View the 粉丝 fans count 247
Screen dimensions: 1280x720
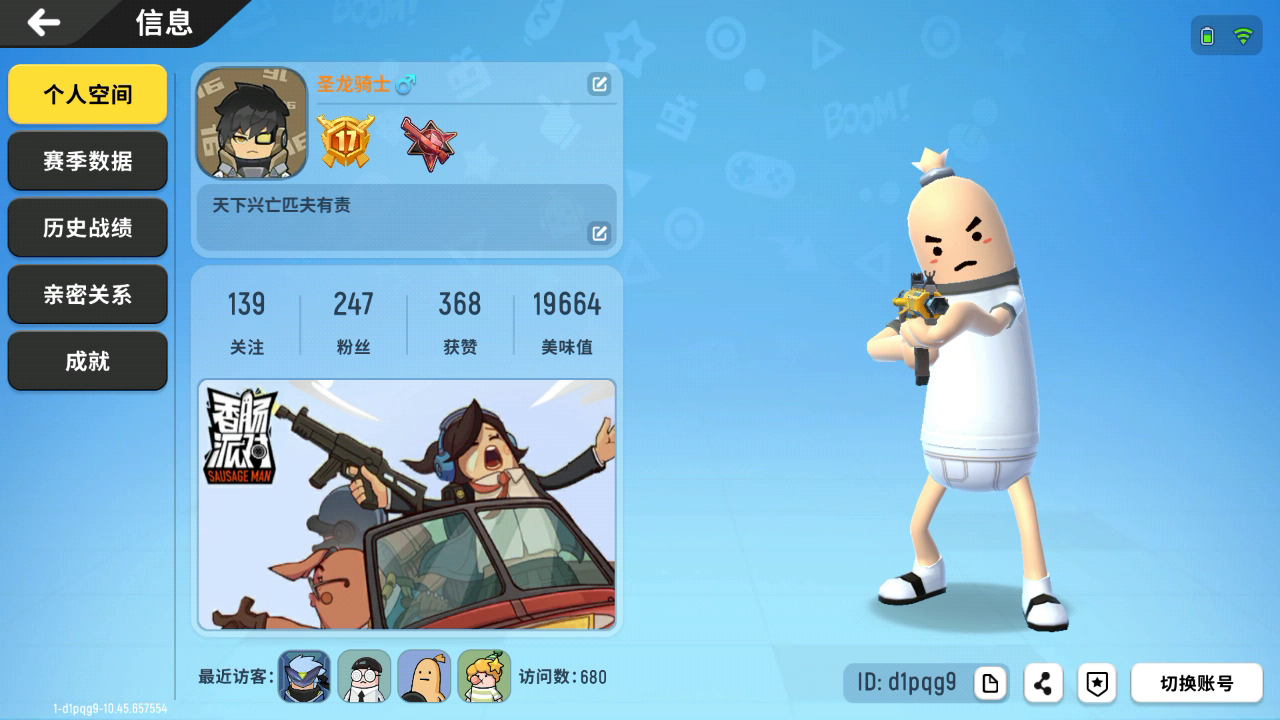coord(354,320)
